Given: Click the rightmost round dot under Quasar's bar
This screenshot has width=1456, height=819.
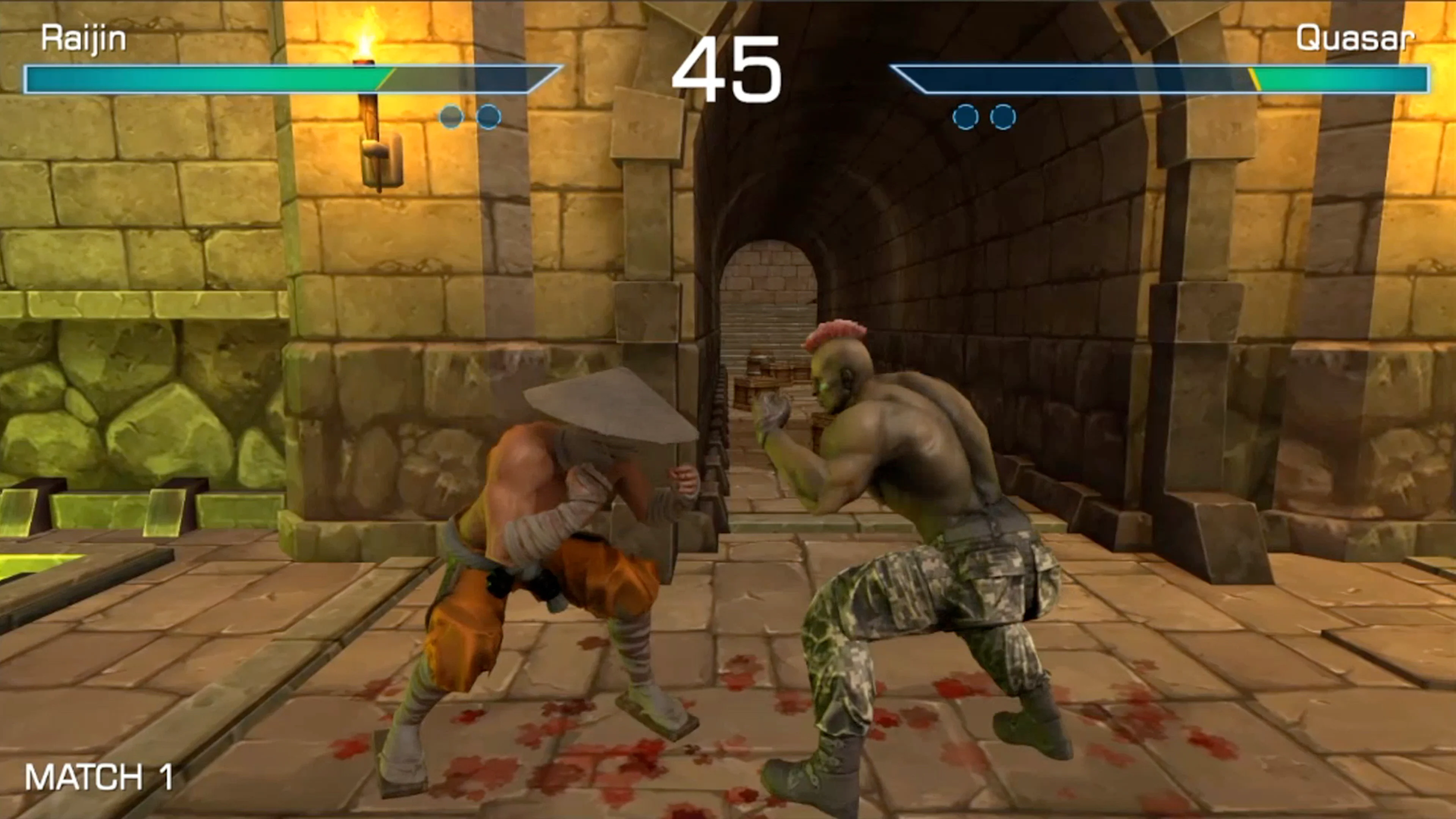Looking at the screenshot, I should pos(1003,116).
